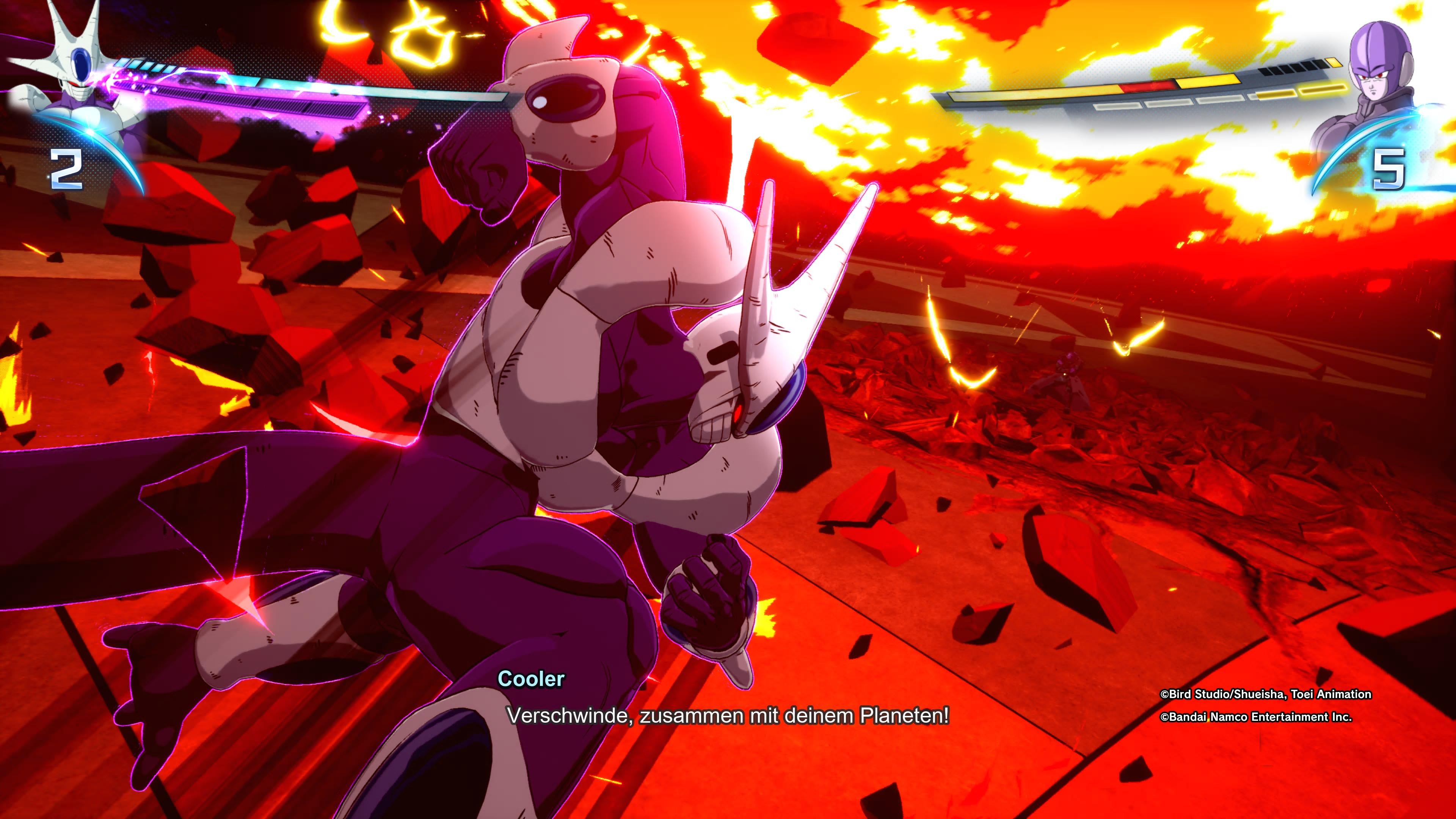
Task: Select Cooler's character portrait icon
Action: [x=71, y=62]
